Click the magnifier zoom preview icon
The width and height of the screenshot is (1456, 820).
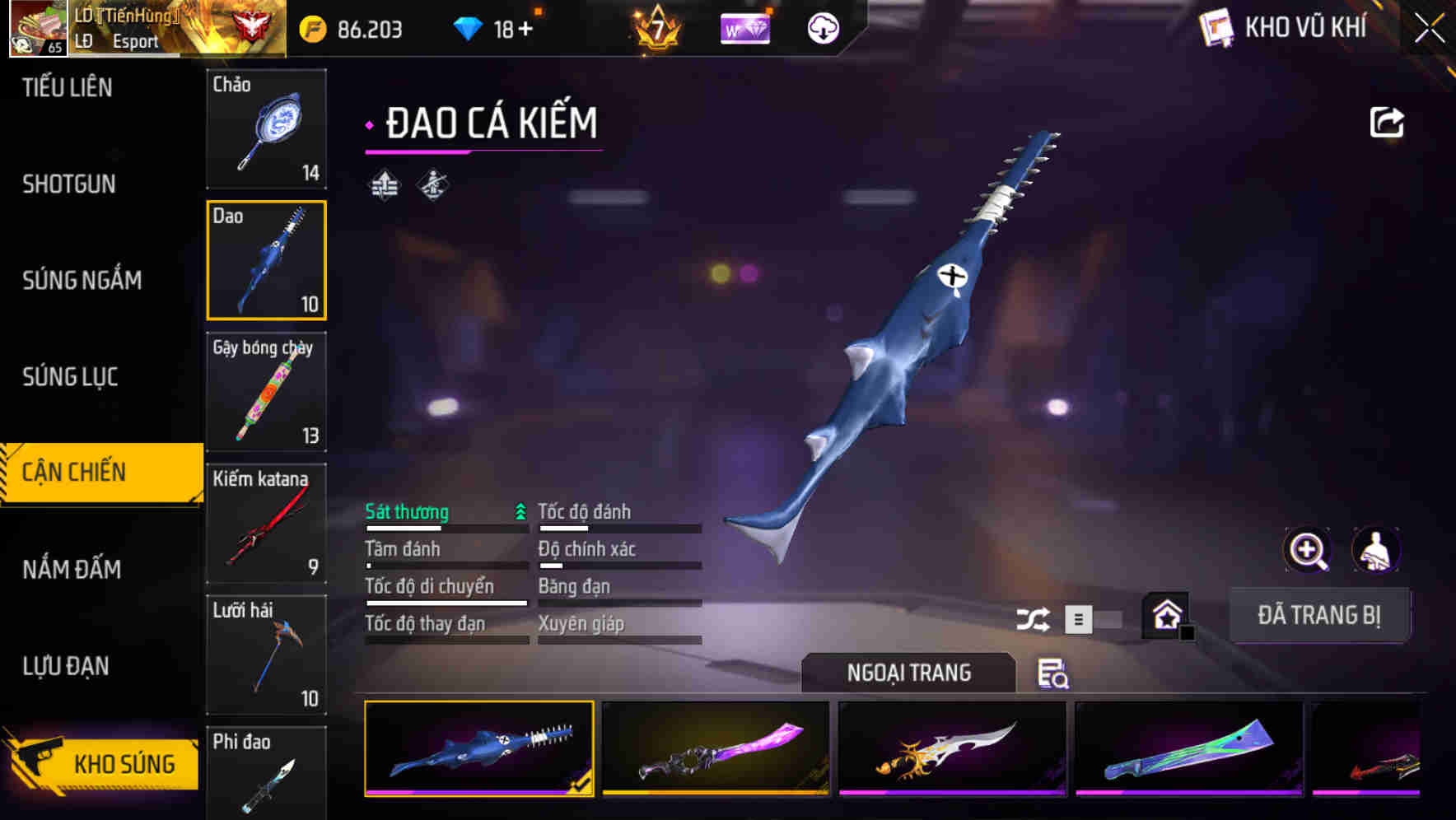coord(1305,550)
